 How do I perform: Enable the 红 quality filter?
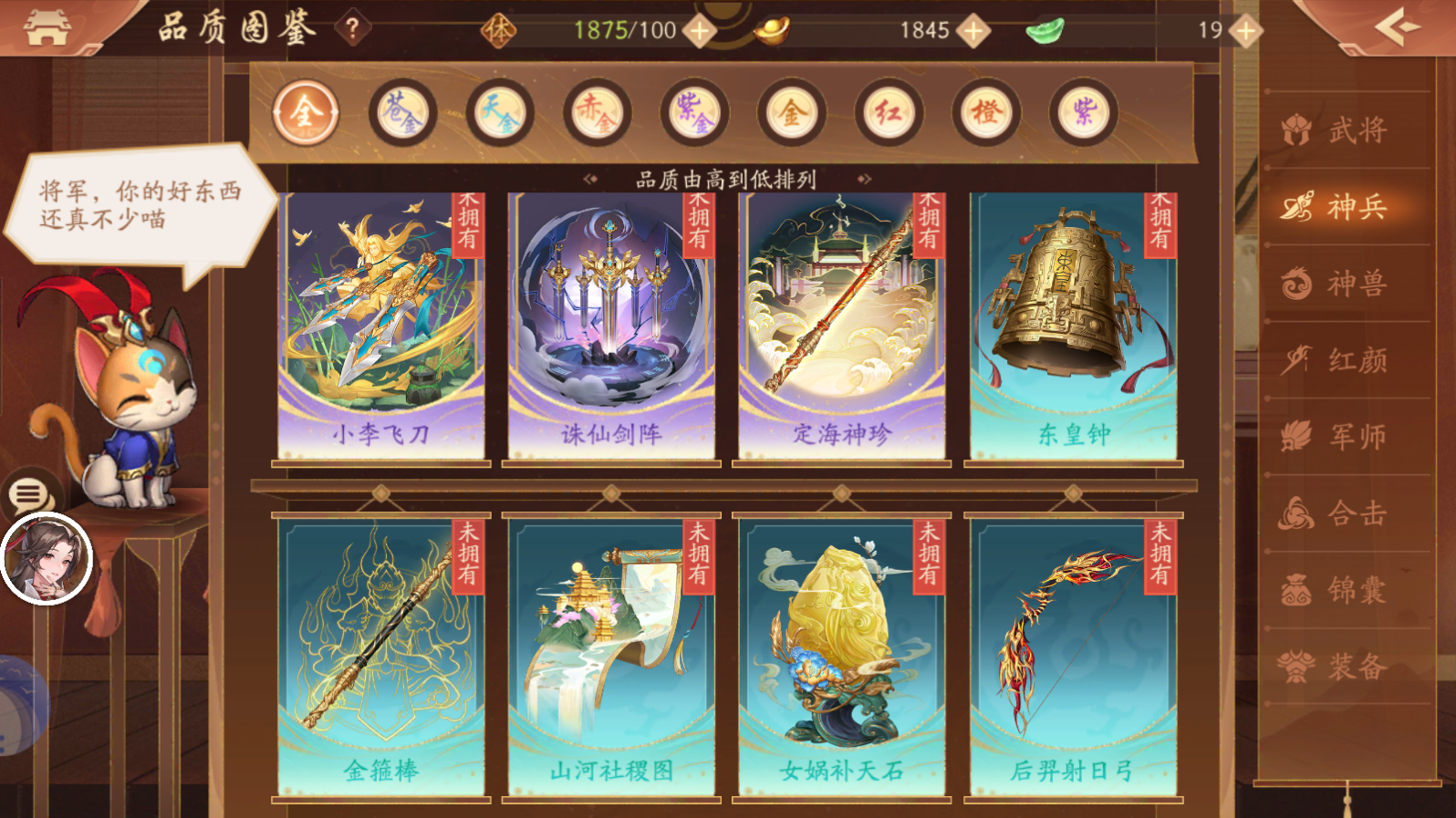[x=889, y=111]
